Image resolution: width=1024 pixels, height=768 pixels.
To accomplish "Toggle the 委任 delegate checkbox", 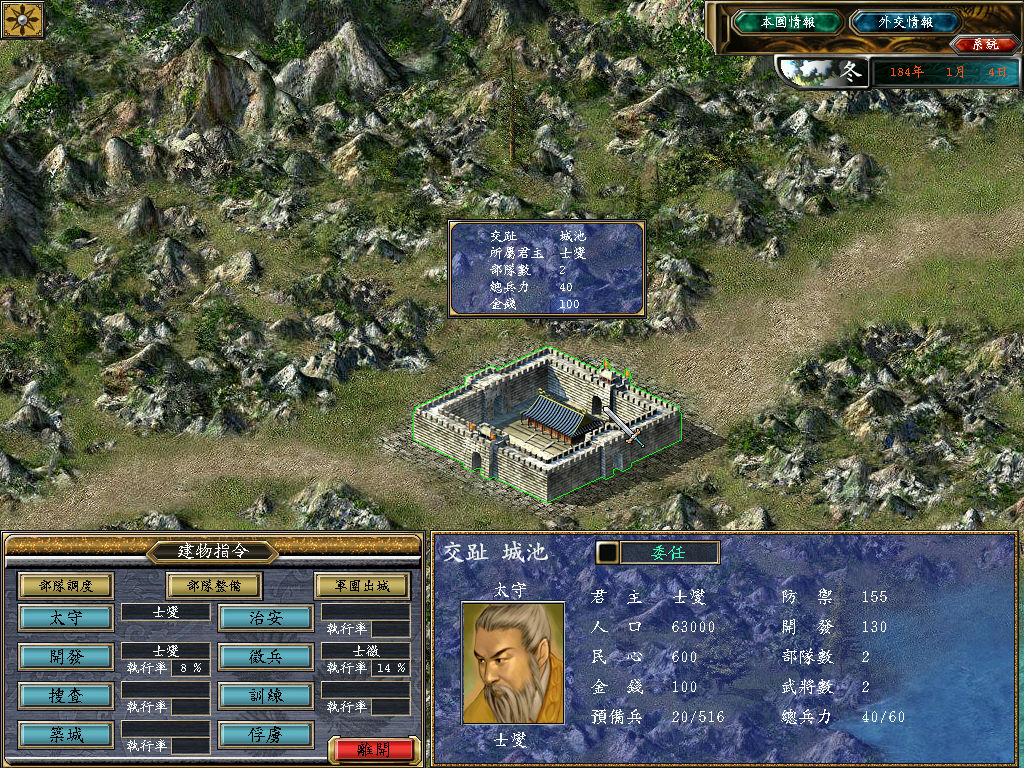I will point(606,552).
